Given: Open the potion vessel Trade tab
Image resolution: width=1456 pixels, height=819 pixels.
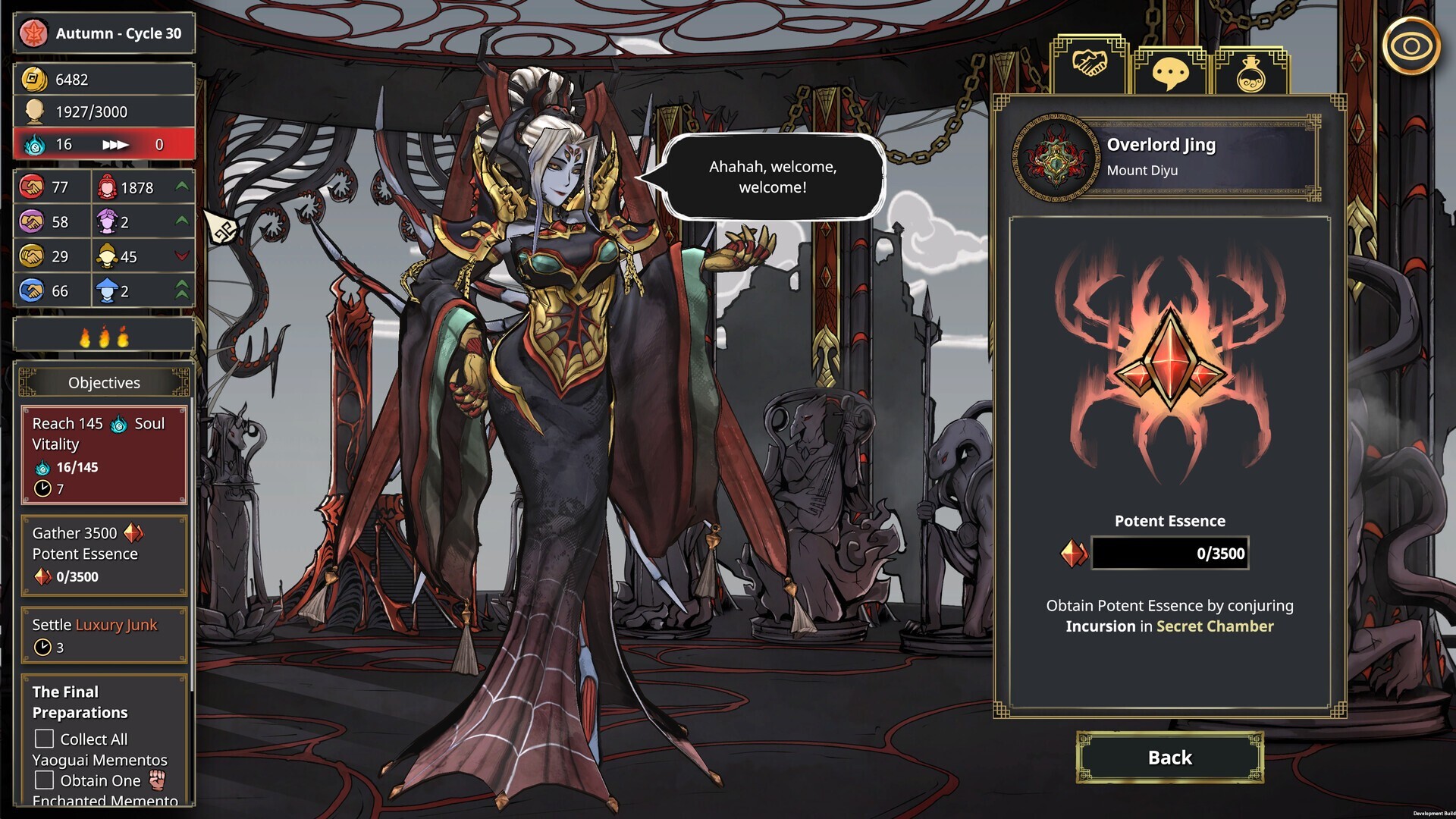Looking at the screenshot, I should click(1253, 73).
